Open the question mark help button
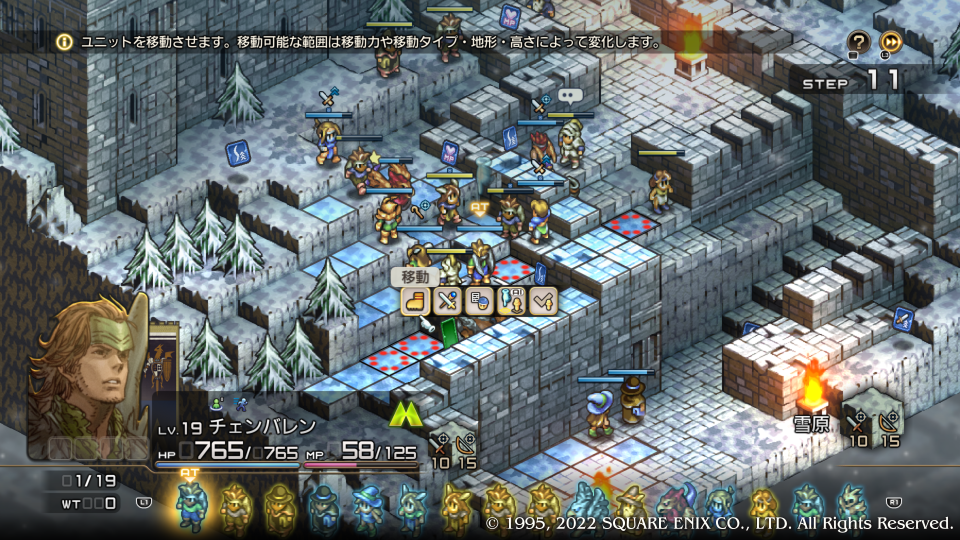This screenshot has width=960, height=540. pos(858,42)
